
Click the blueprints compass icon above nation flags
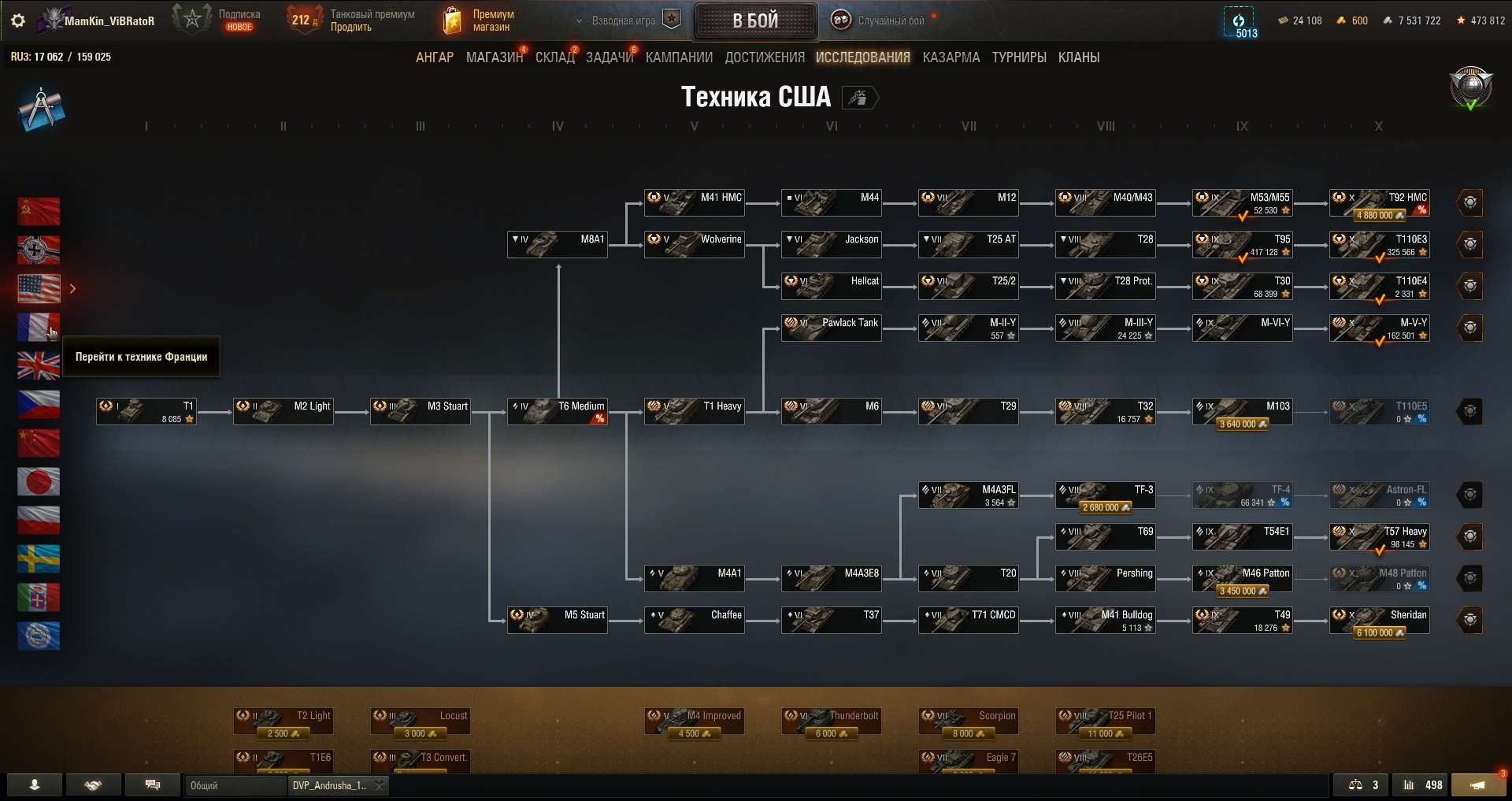[x=41, y=108]
